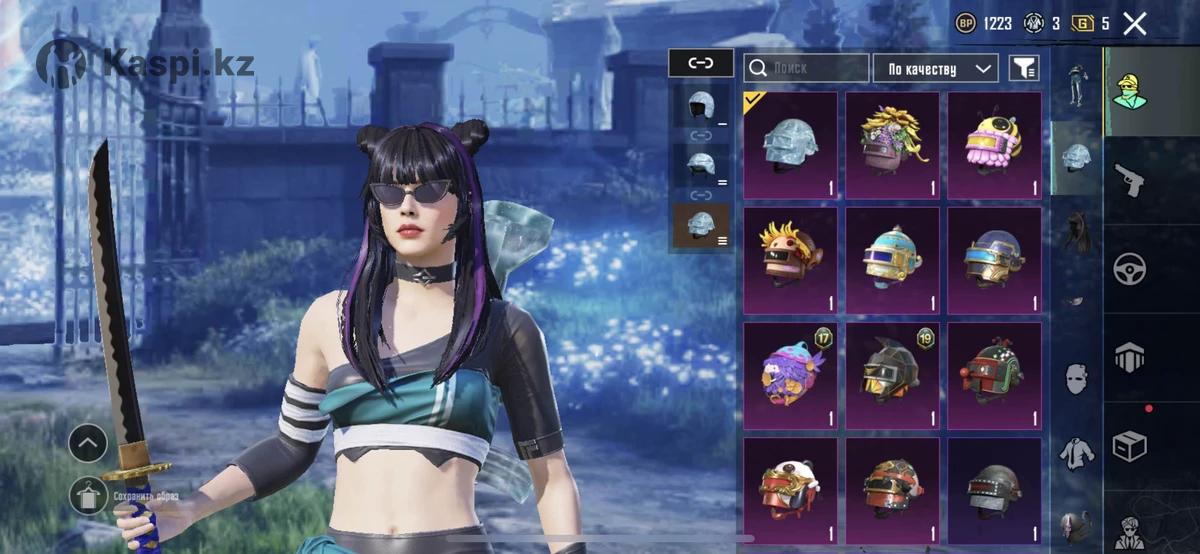
Task: Open the jacket clothing subcategory
Action: pyautogui.click(x=1075, y=453)
